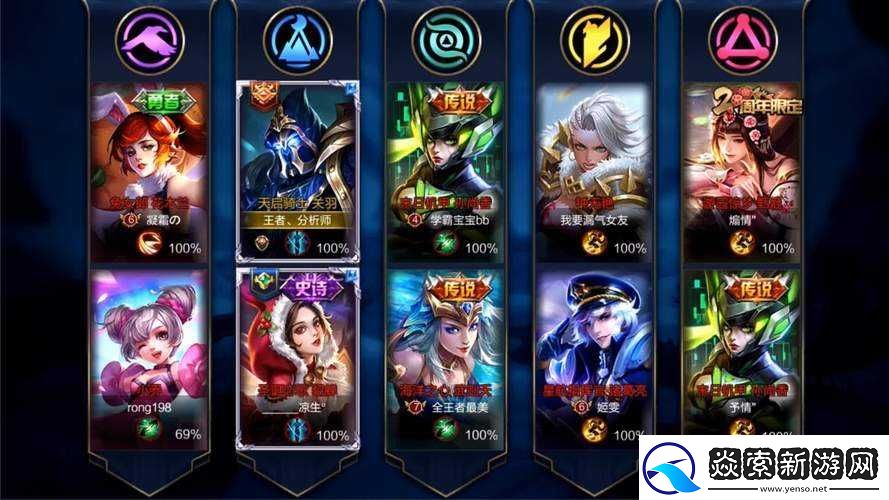Screen dimensions: 889x500
Task: View player rong198's hero card
Action: coord(147,357)
